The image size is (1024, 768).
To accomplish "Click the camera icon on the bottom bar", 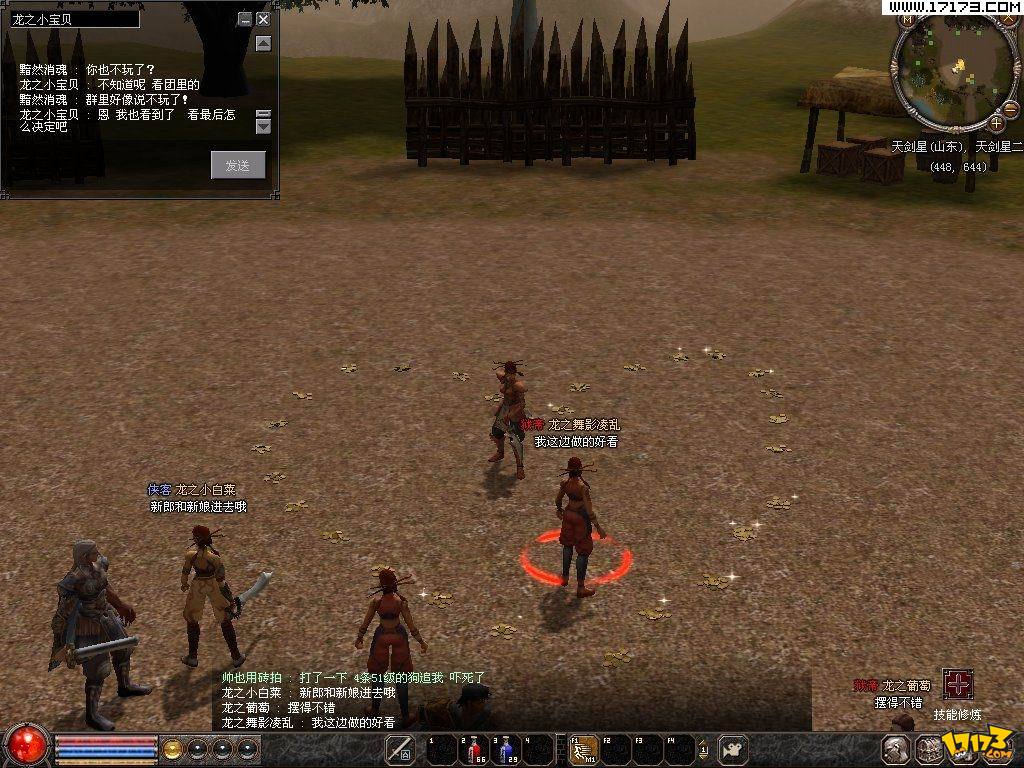I will pos(734,749).
